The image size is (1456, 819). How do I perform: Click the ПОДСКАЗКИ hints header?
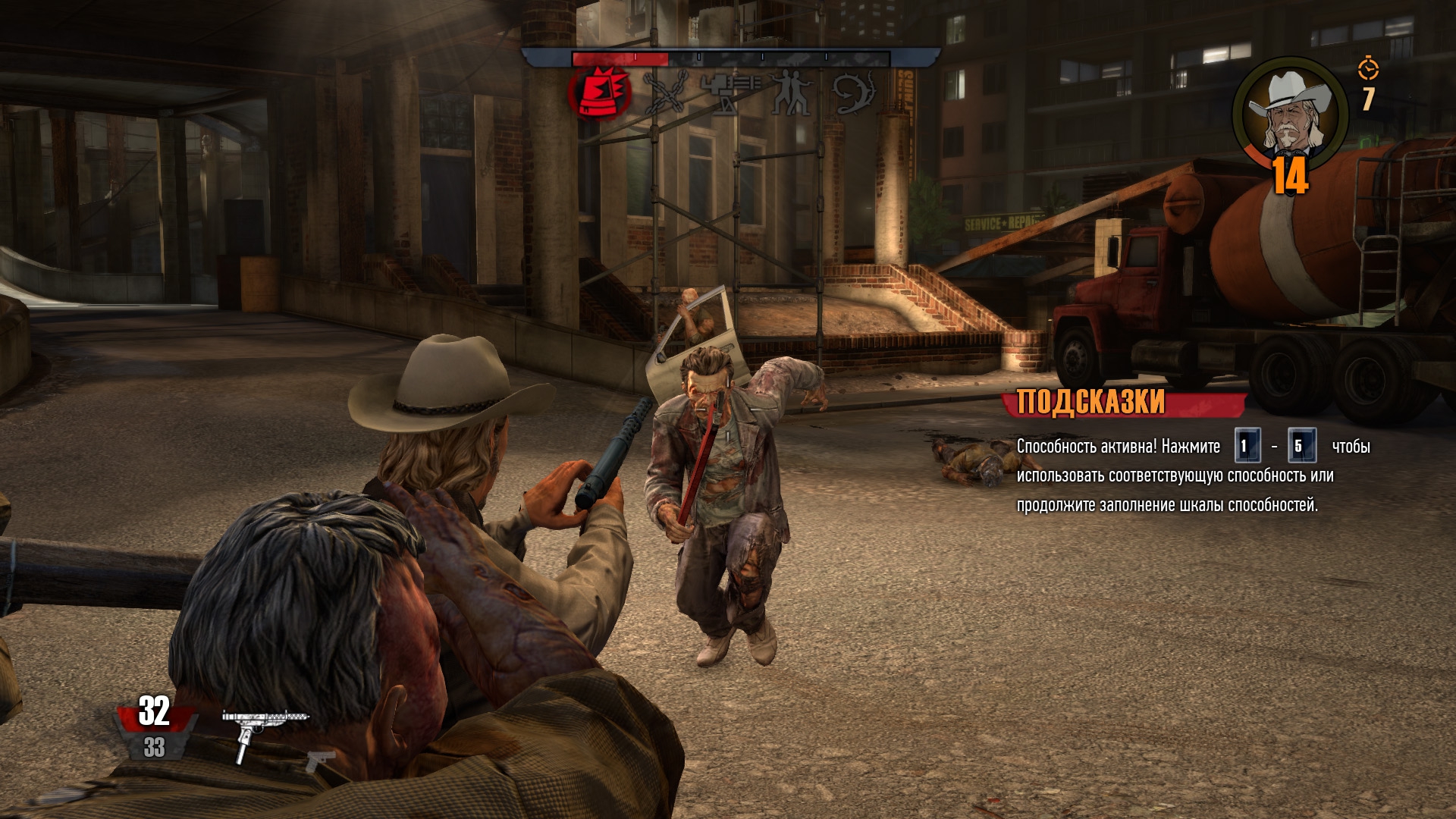1090,402
